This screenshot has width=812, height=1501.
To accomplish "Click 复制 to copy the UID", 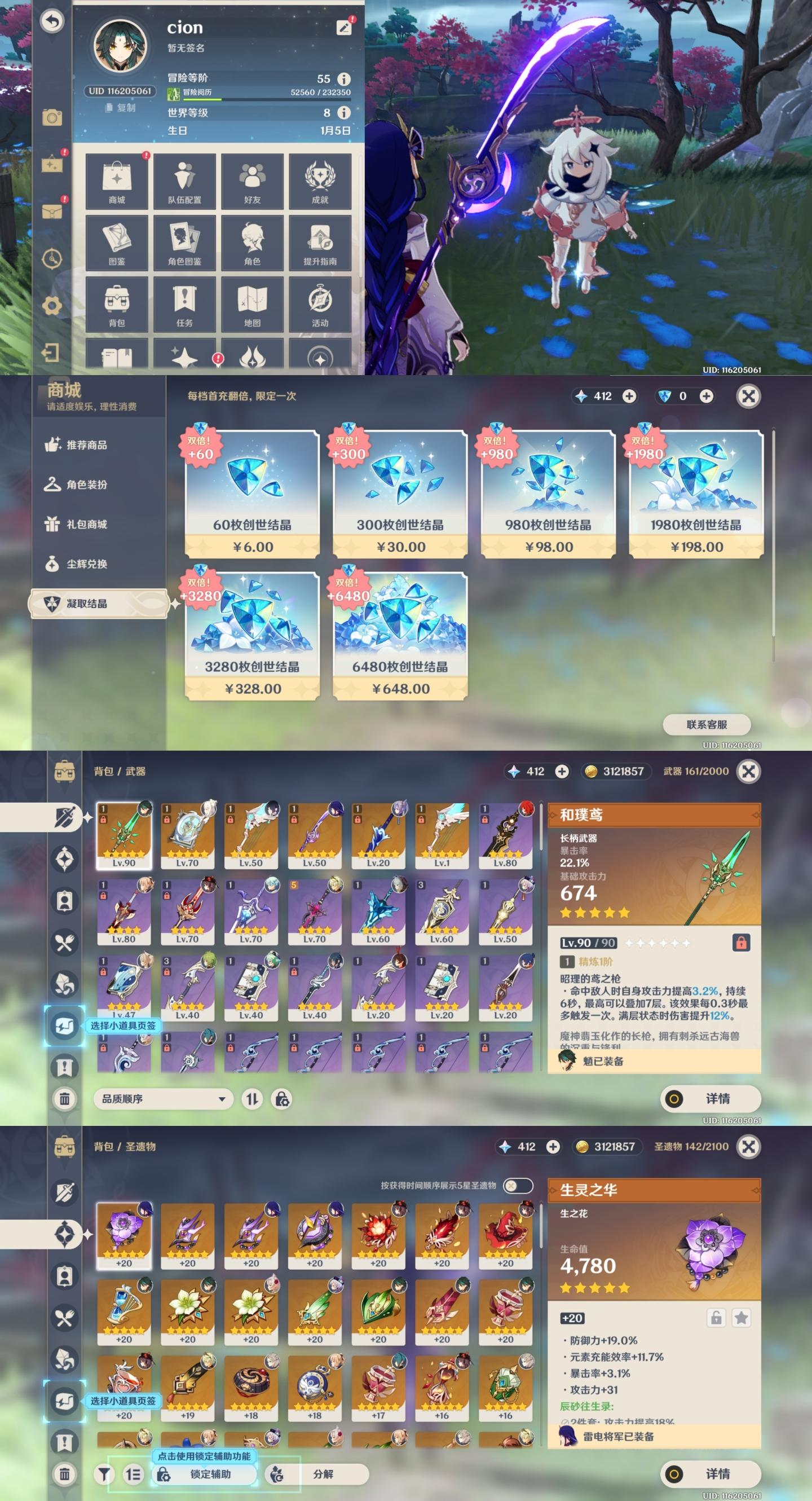I will click(121, 108).
